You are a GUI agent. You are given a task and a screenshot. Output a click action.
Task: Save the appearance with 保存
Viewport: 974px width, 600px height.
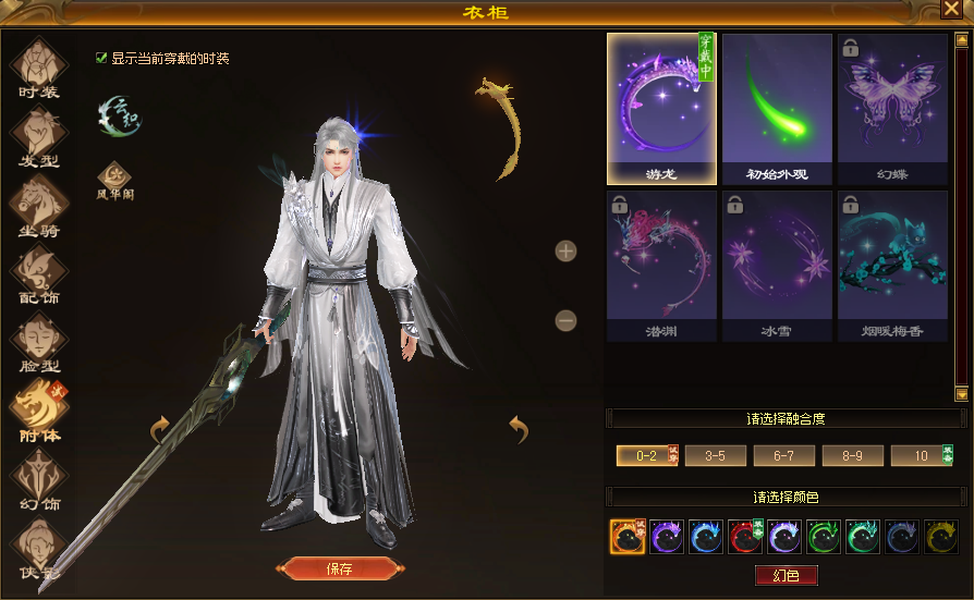coord(339,569)
